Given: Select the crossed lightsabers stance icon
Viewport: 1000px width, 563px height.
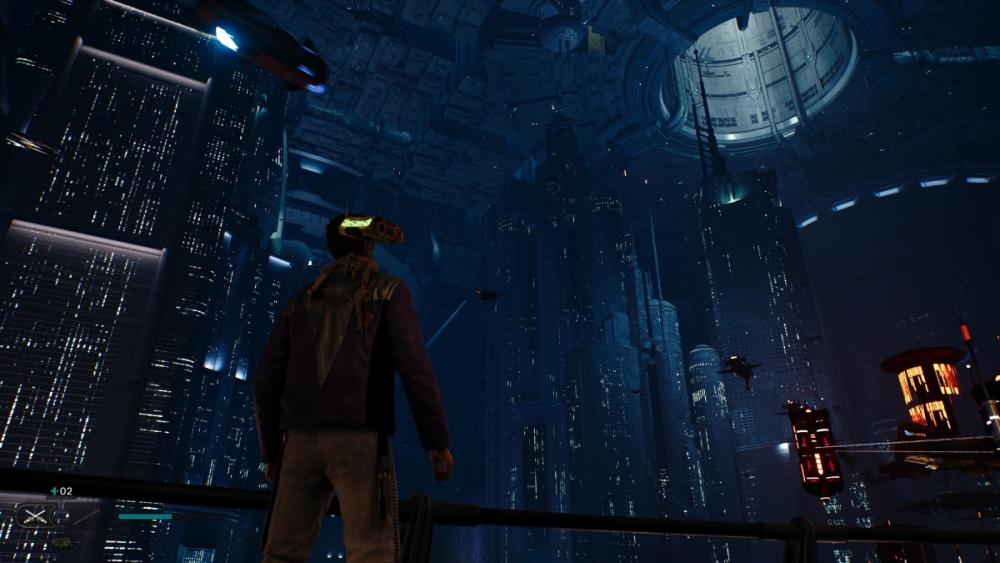Looking at the screenshot, I should coord(35,516).
